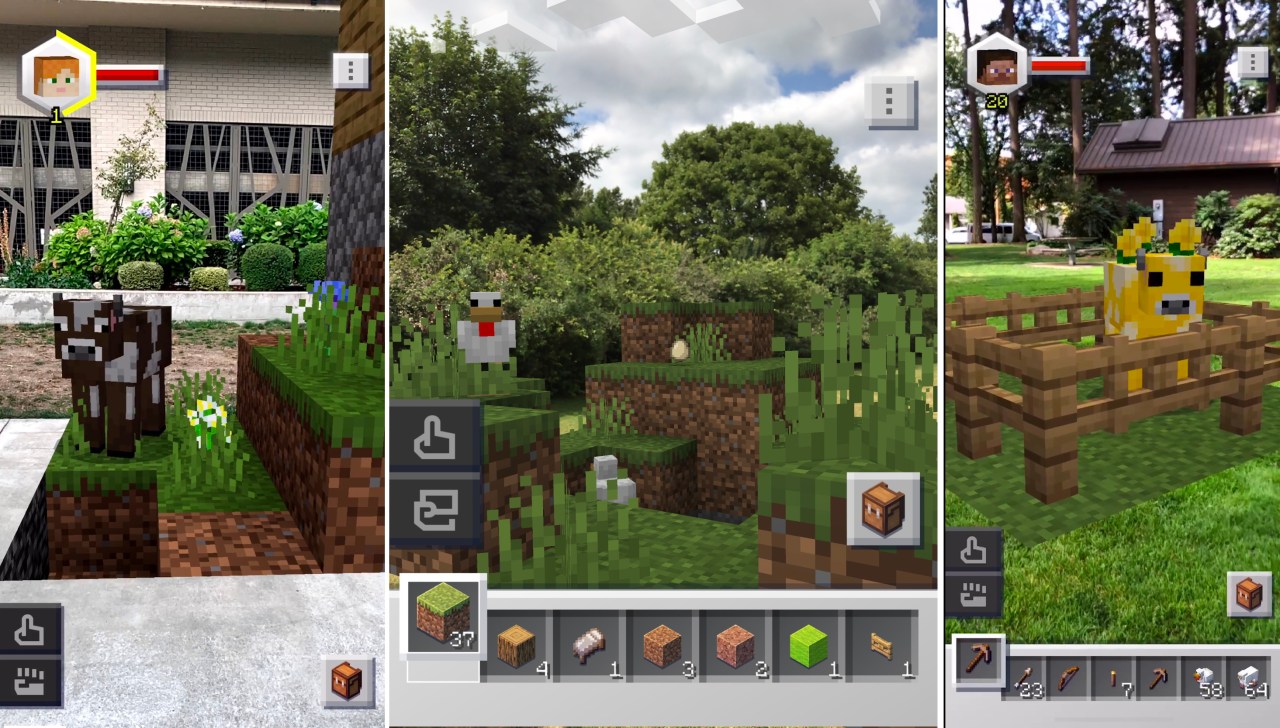Select the arrow slot showing 23
The height and width of the screenshot is (728, 1280).
tap(1026, 678)
